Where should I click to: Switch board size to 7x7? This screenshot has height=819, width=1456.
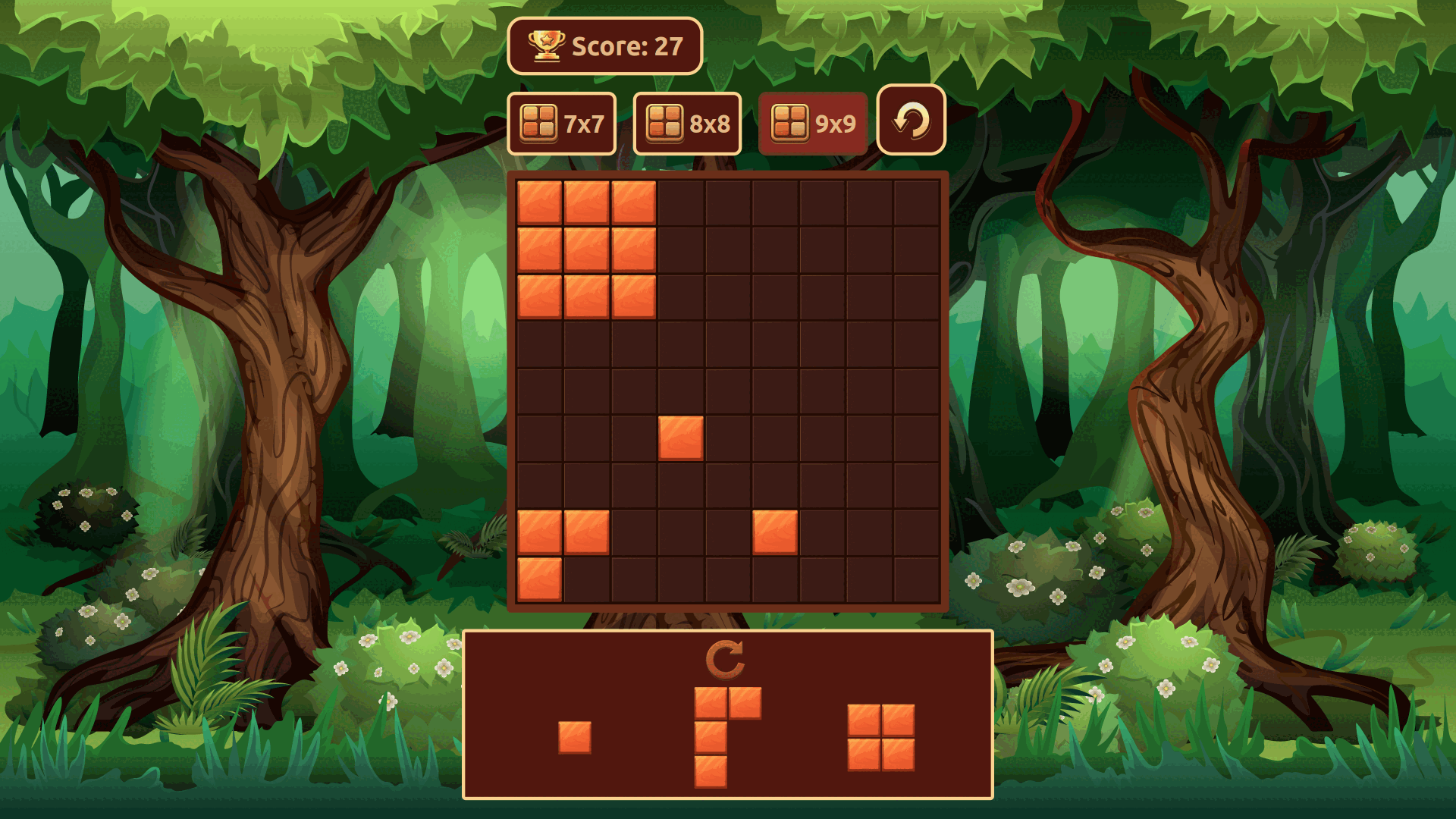[561, 121]
